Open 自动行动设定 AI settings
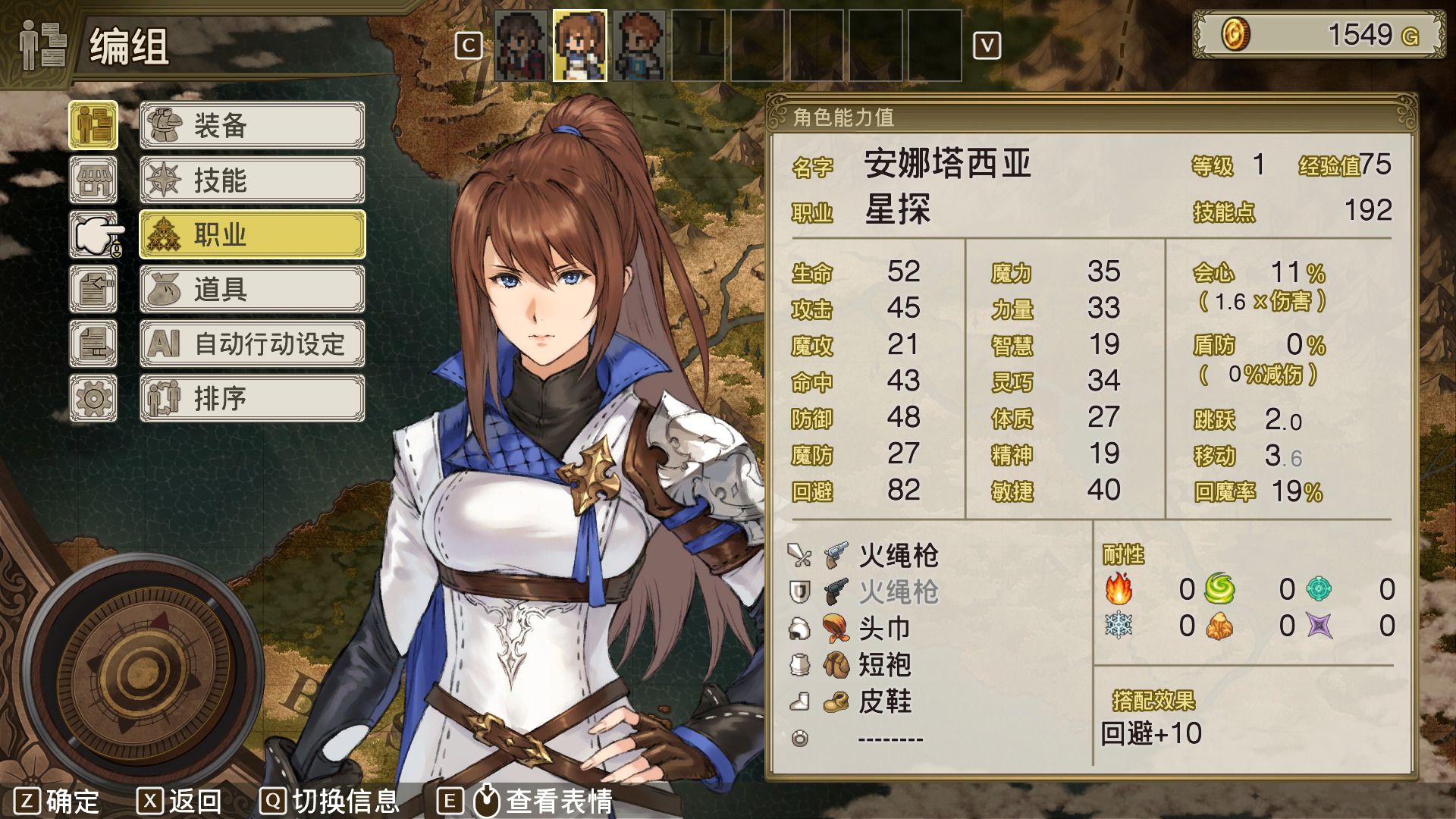1456x819 pixels. 252,344
